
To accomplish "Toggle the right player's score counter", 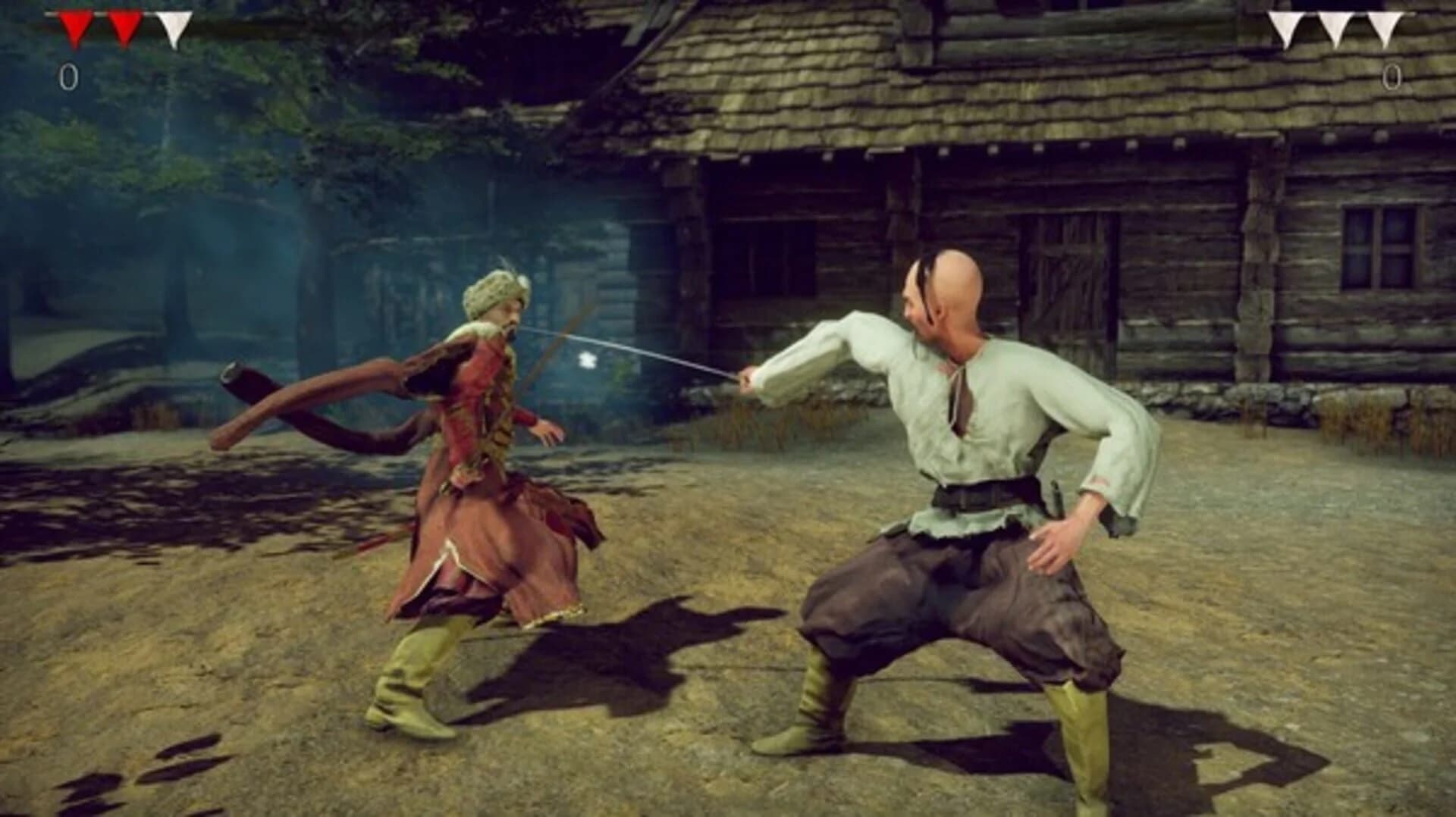I will [x=1392, y=76].
